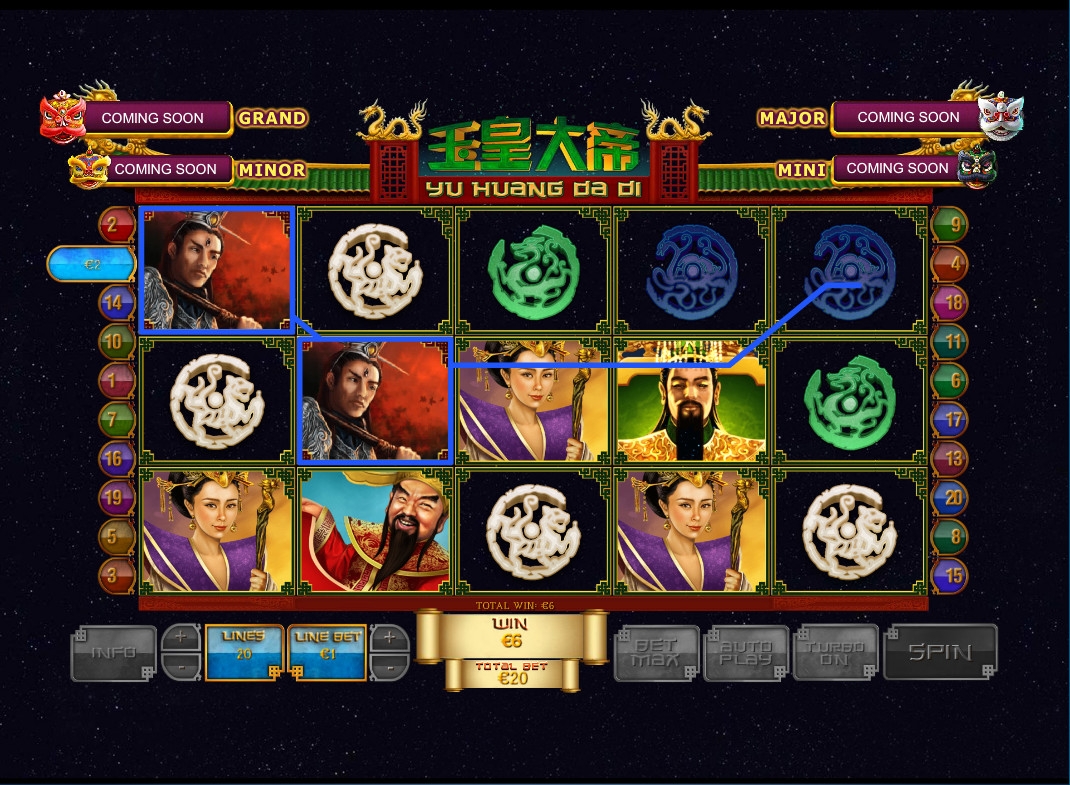Activate Bet Max

(655, 653)
